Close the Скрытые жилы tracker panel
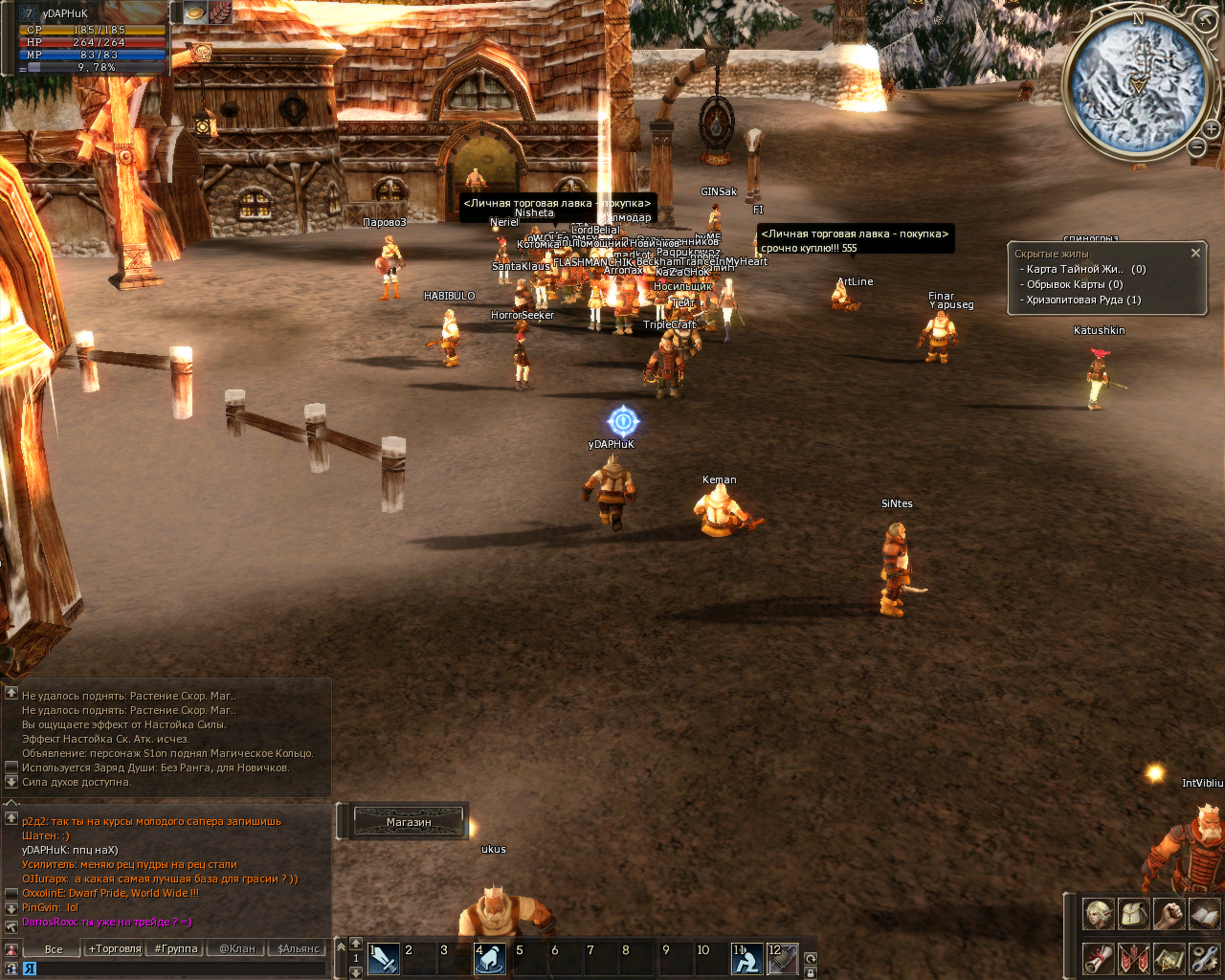The image size is (1225, 980). (1195, 254)
